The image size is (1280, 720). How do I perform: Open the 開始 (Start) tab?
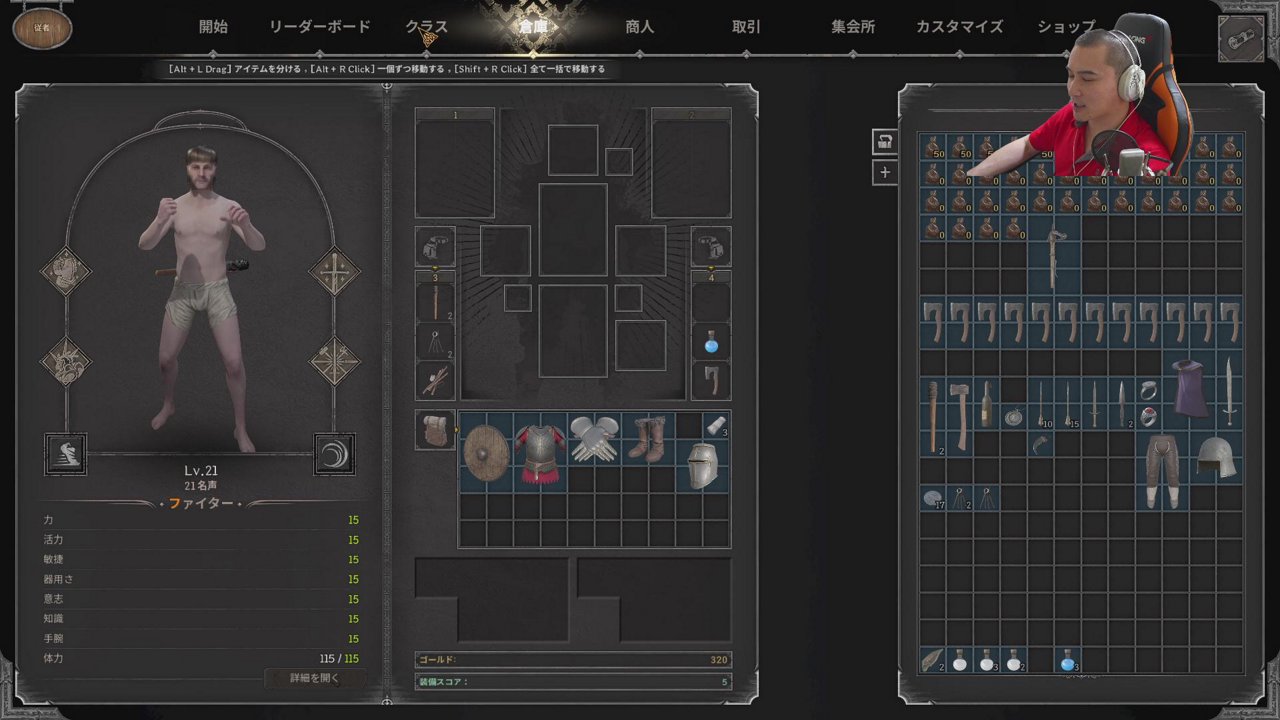pos(213,27)
